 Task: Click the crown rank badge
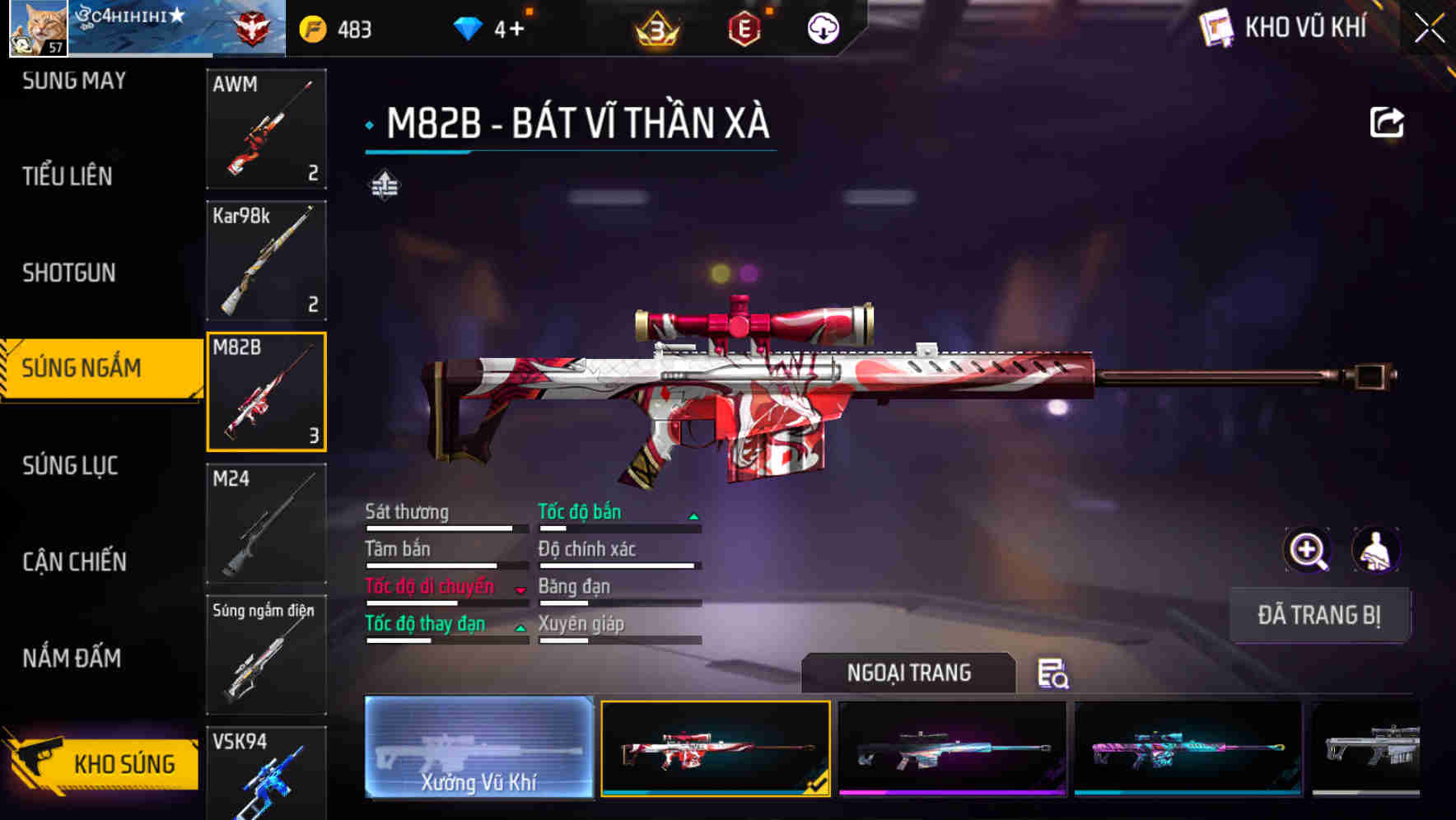(x=655, y=29)
